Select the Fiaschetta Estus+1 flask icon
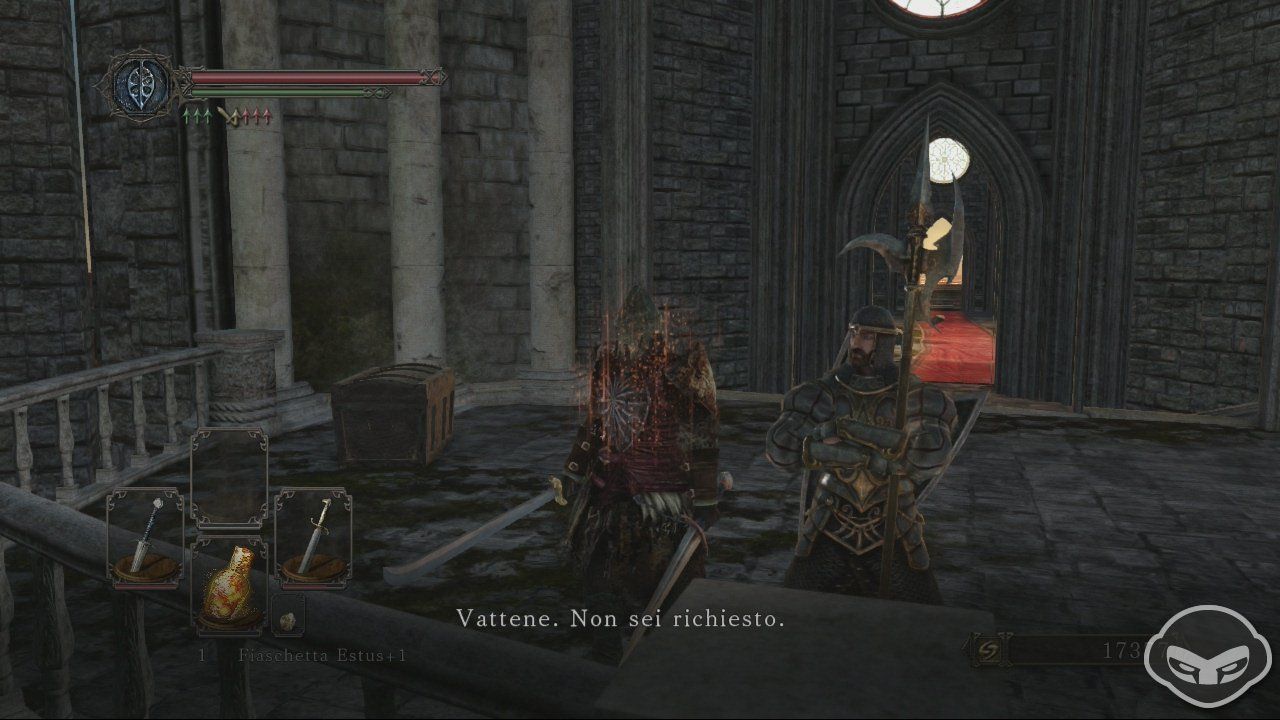The height and width of the screenshot is (720, 1280). [231, 592]
